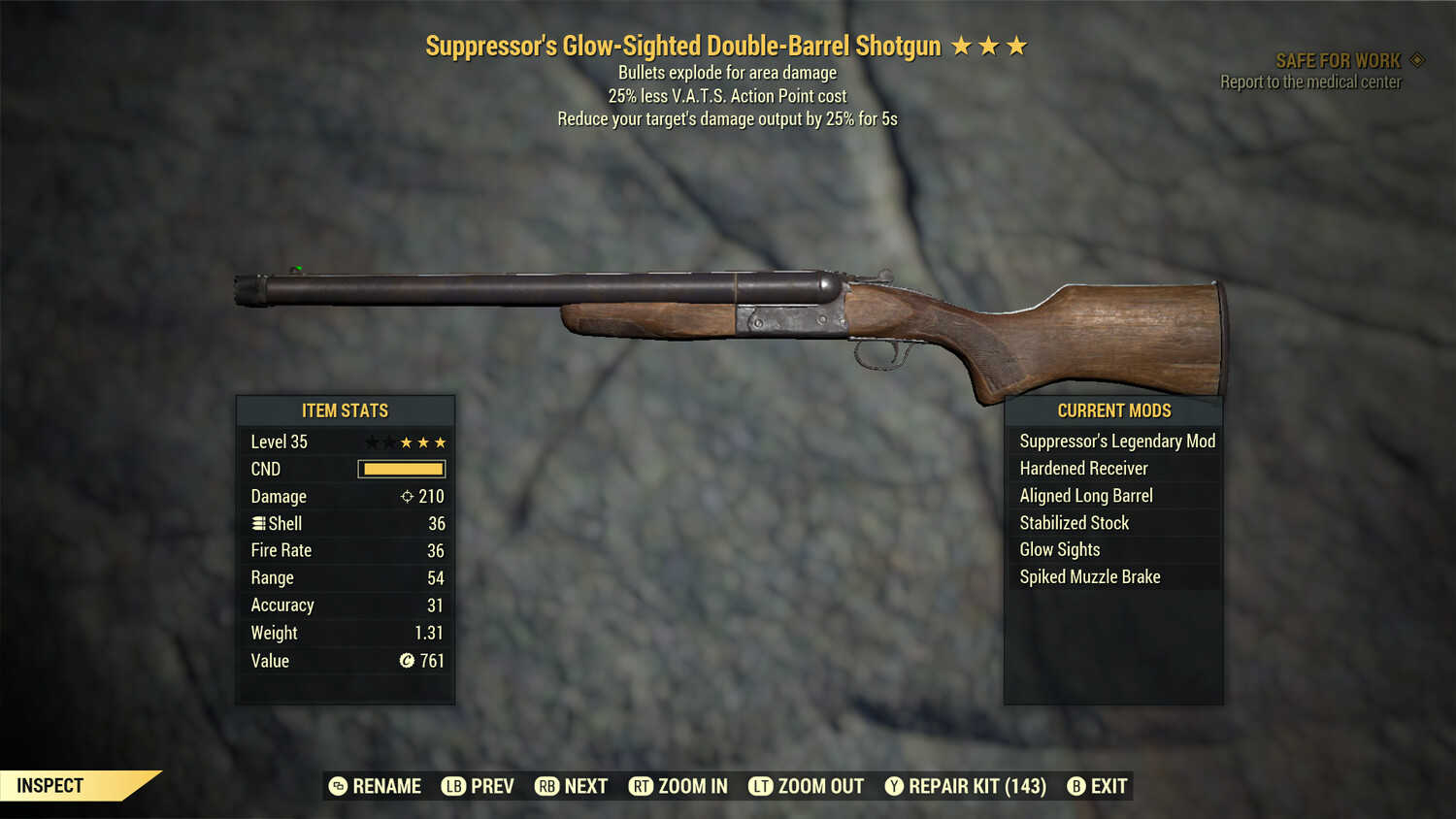The height and width of the screenshot is (819, 1456).
Task: Expand the Suppressor's Legendary Mod entry
Action: click(1116, 441)
